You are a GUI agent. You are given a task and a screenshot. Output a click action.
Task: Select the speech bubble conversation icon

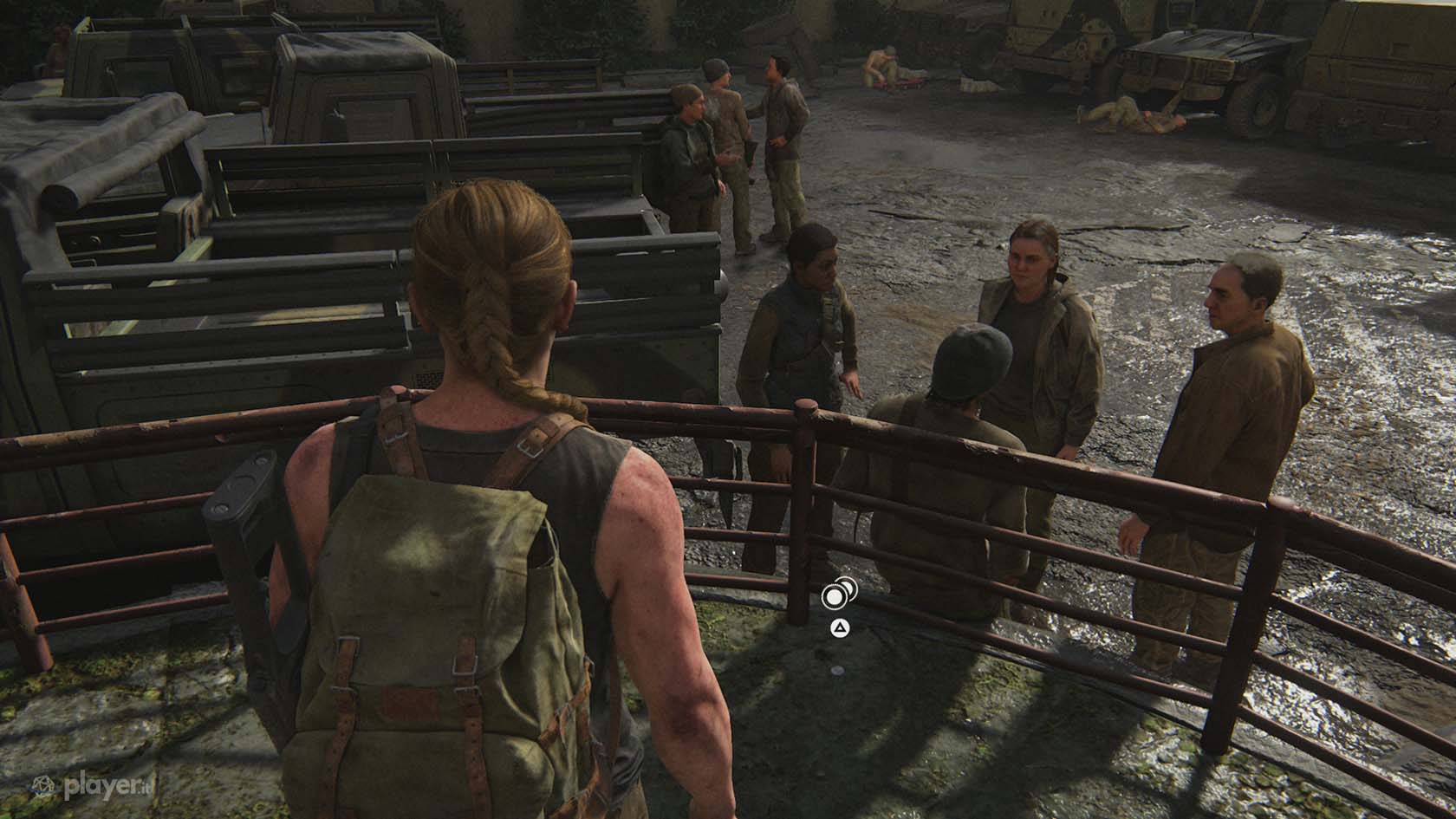[x=838, y=595]
